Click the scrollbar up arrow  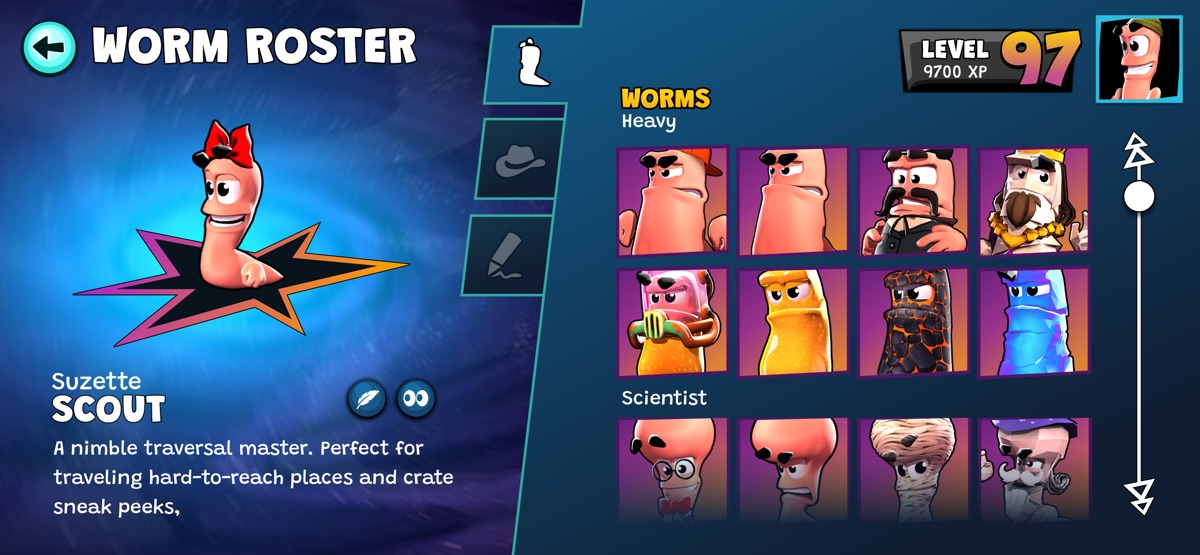tap(1138, 150)
